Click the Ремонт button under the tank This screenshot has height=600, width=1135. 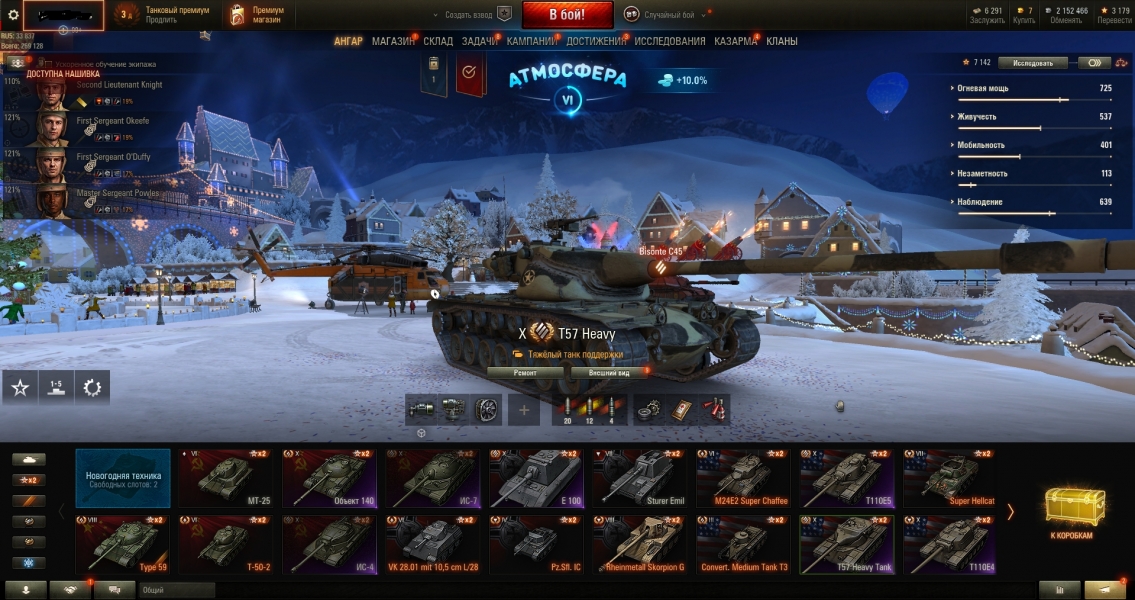coord(525,373)
